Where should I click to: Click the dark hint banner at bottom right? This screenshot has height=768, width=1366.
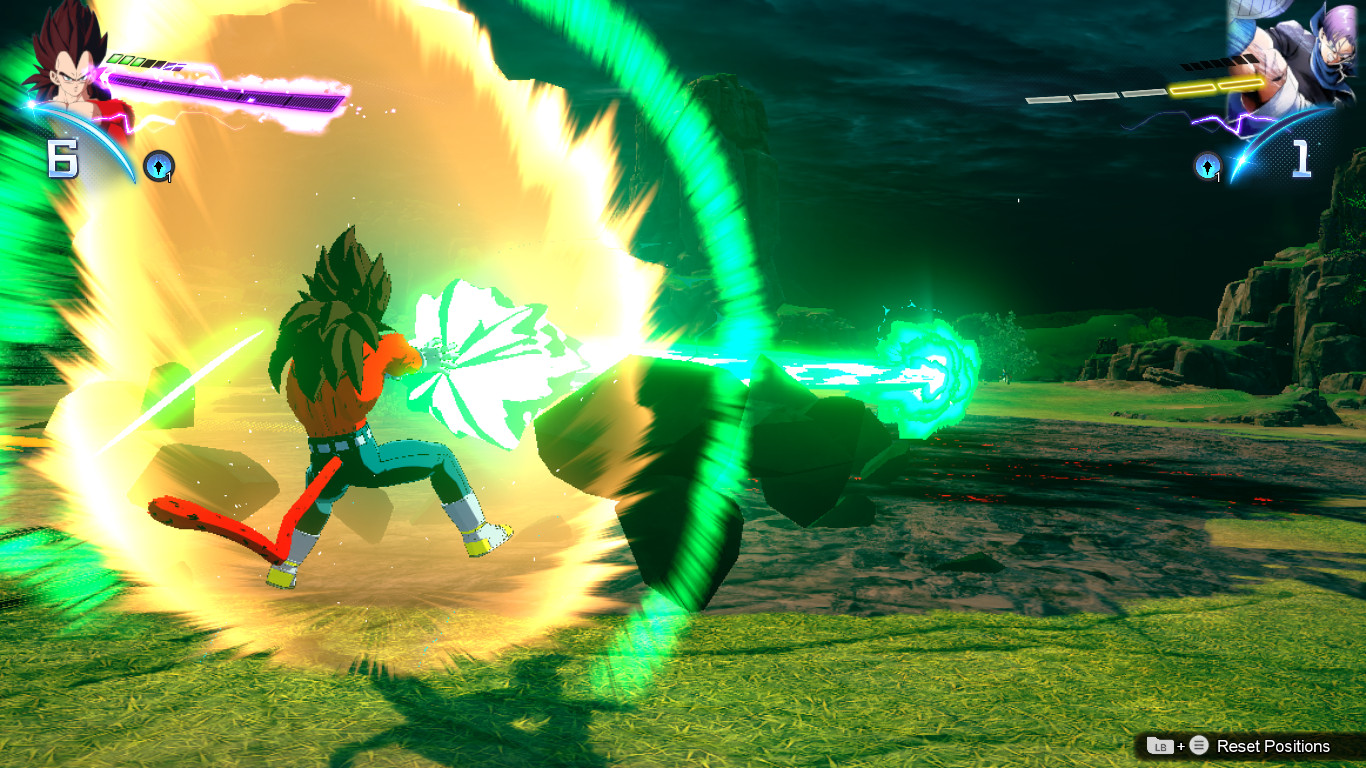tap(1250, 746)
